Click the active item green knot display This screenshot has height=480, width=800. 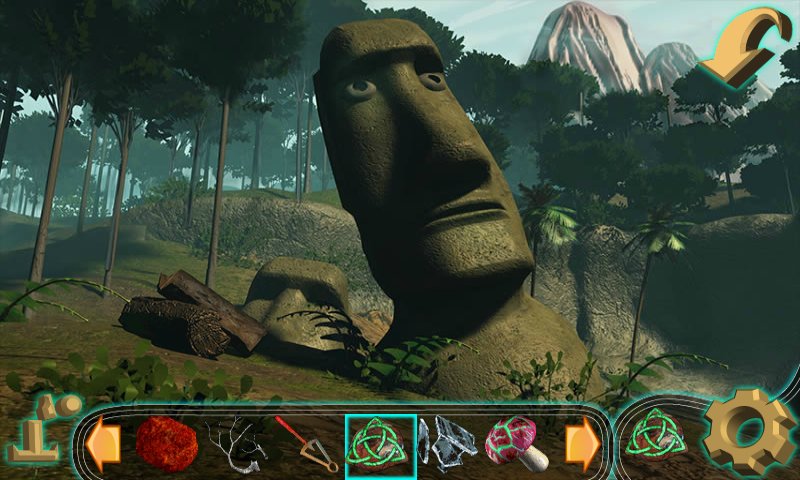[x=657, y=434]
